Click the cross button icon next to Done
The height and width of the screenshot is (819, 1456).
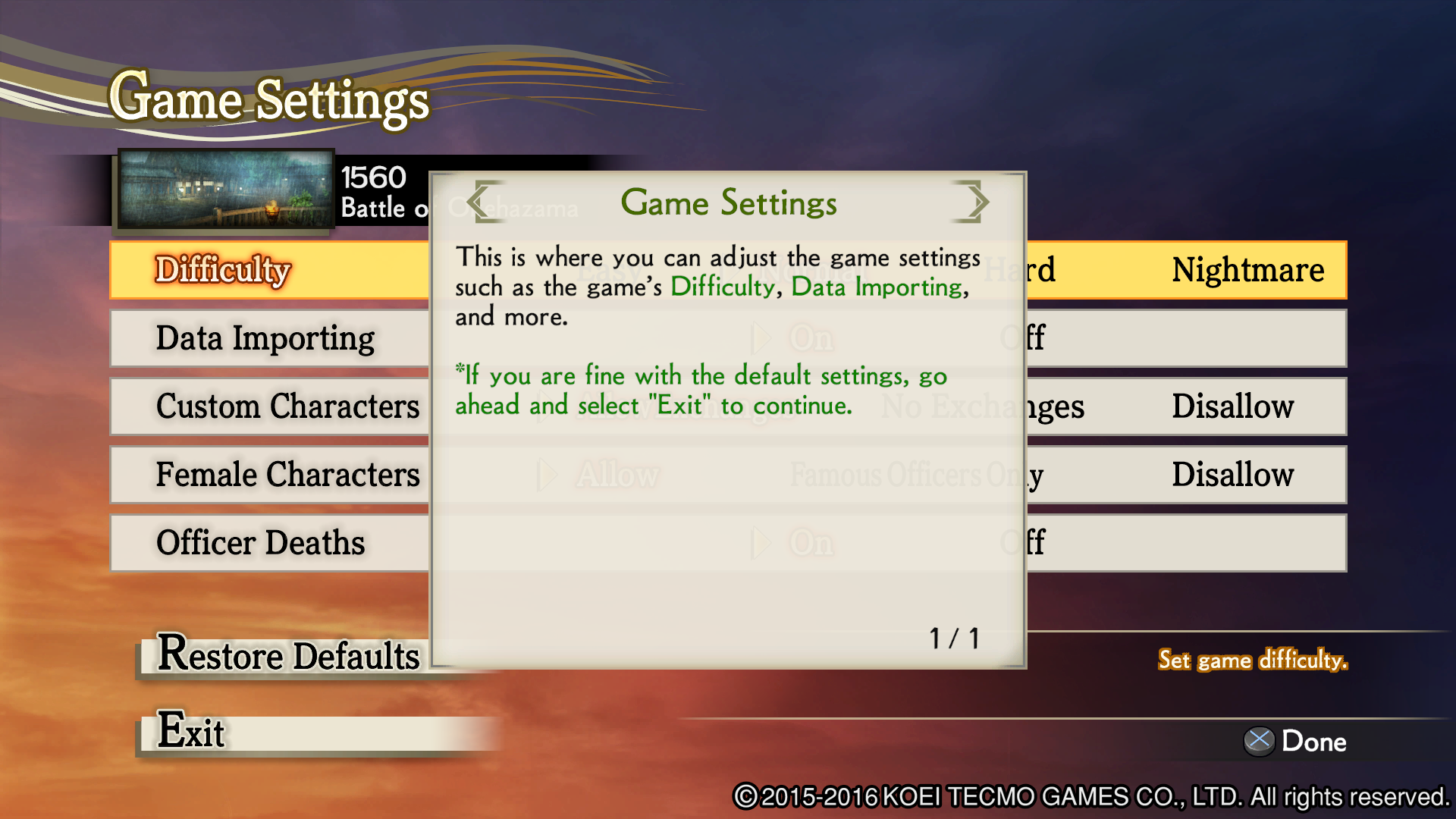(1259, 741)
